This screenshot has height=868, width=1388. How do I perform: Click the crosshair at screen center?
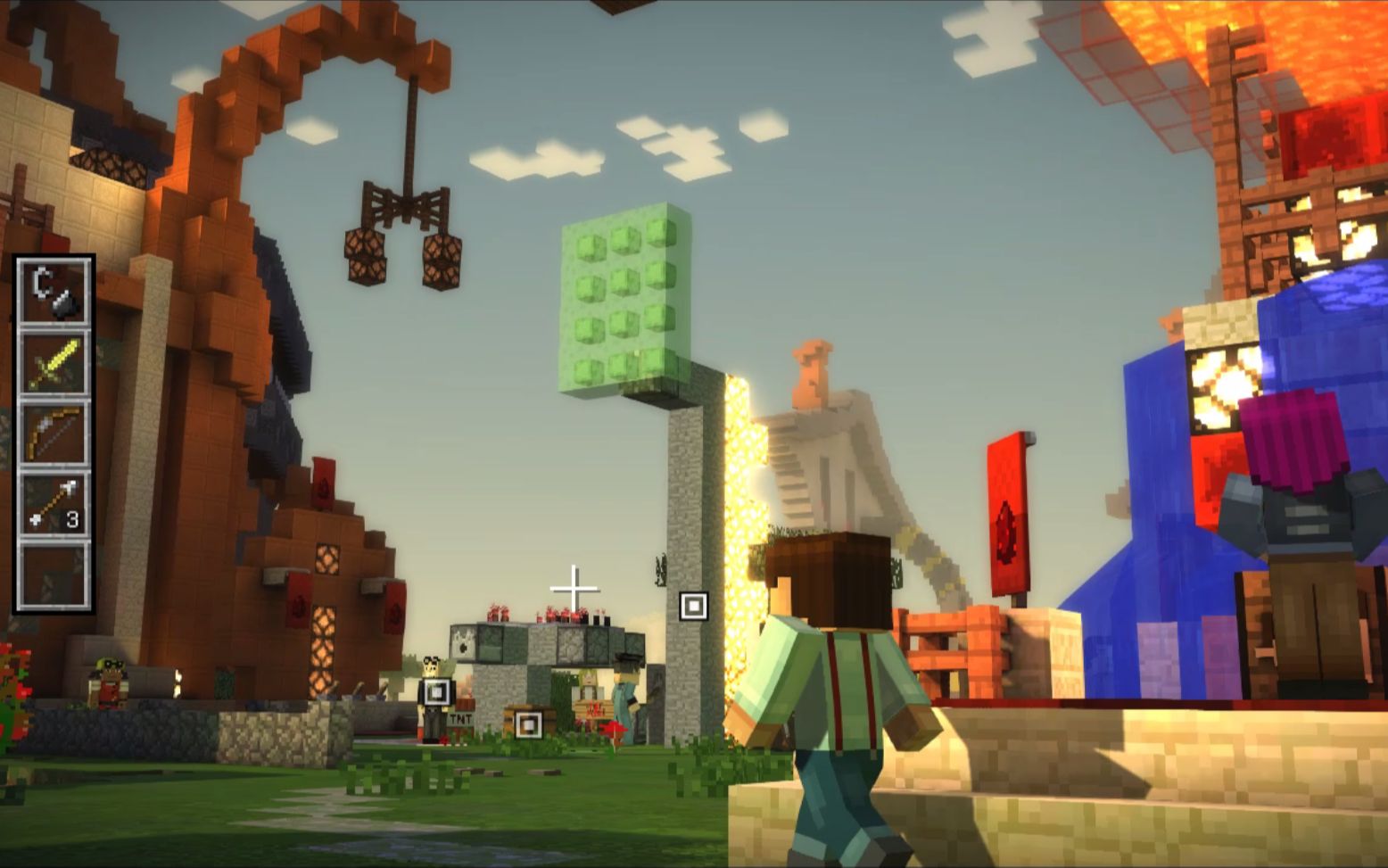point(574,587)
